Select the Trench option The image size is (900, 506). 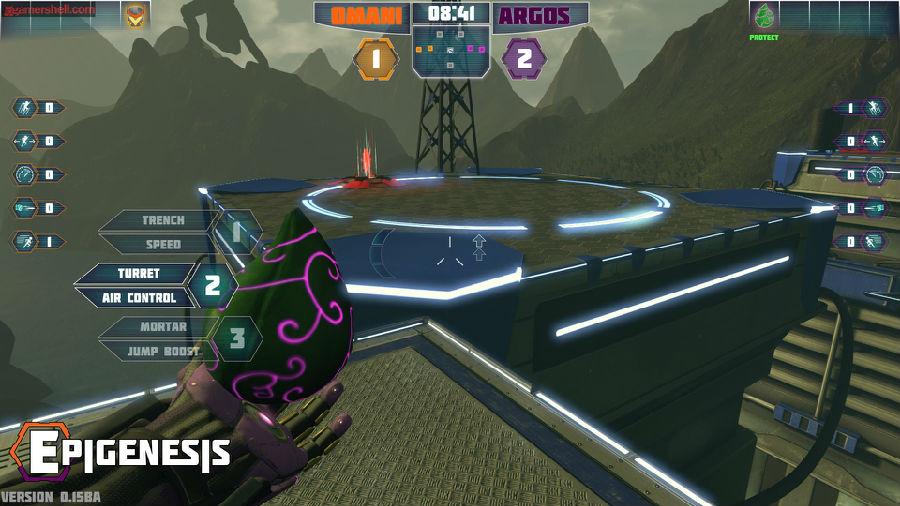(162, 220)
